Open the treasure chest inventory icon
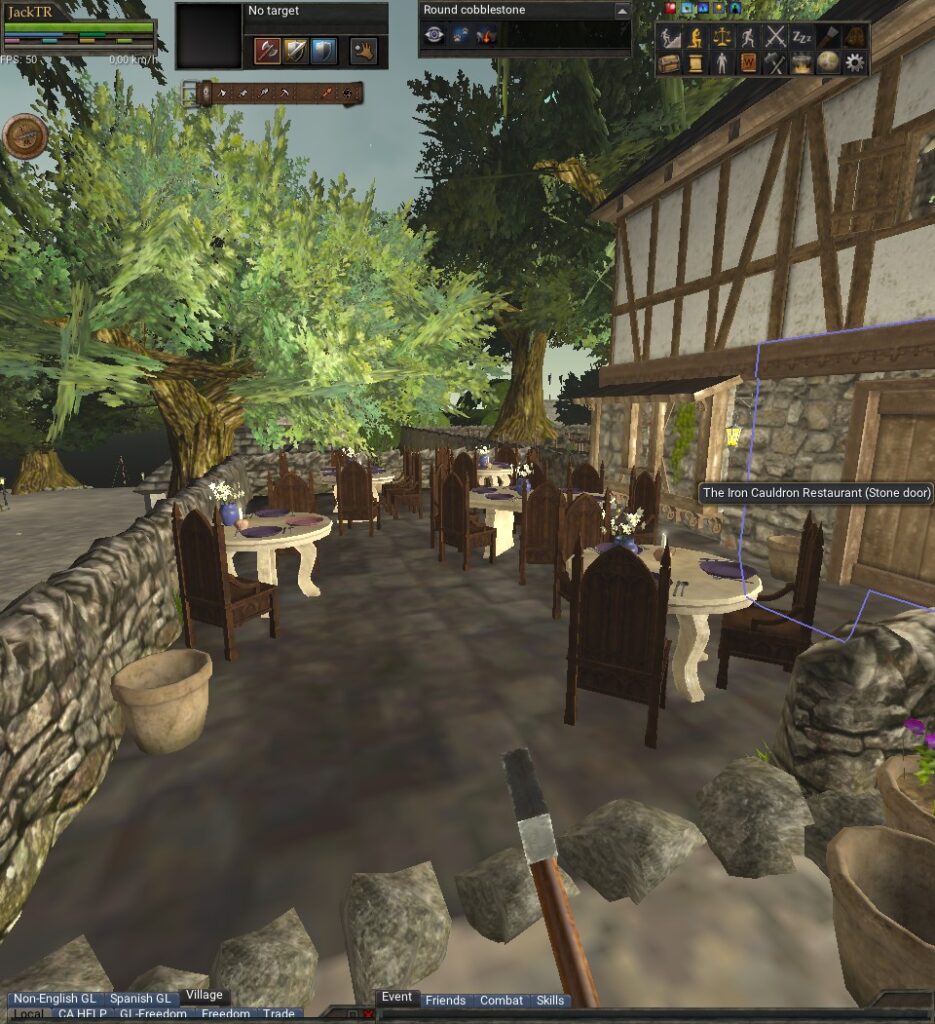 click(x=670, y=63)
